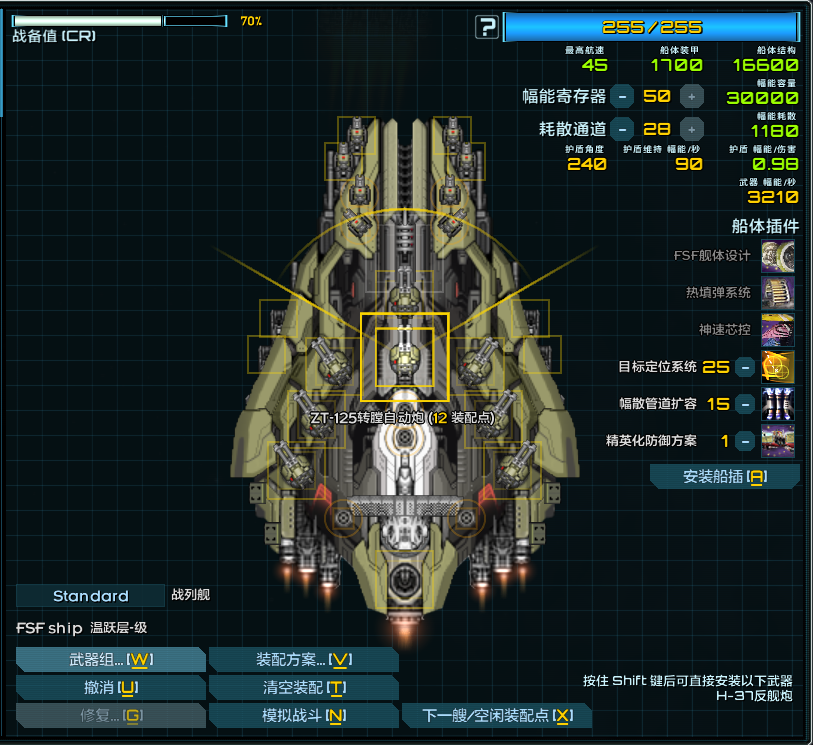Viewport: 813px width, 745px height.
Task: Remove the 幅散管道扩容 hullmod via minus
Action: pyautogui.click(x=744, y=404)
